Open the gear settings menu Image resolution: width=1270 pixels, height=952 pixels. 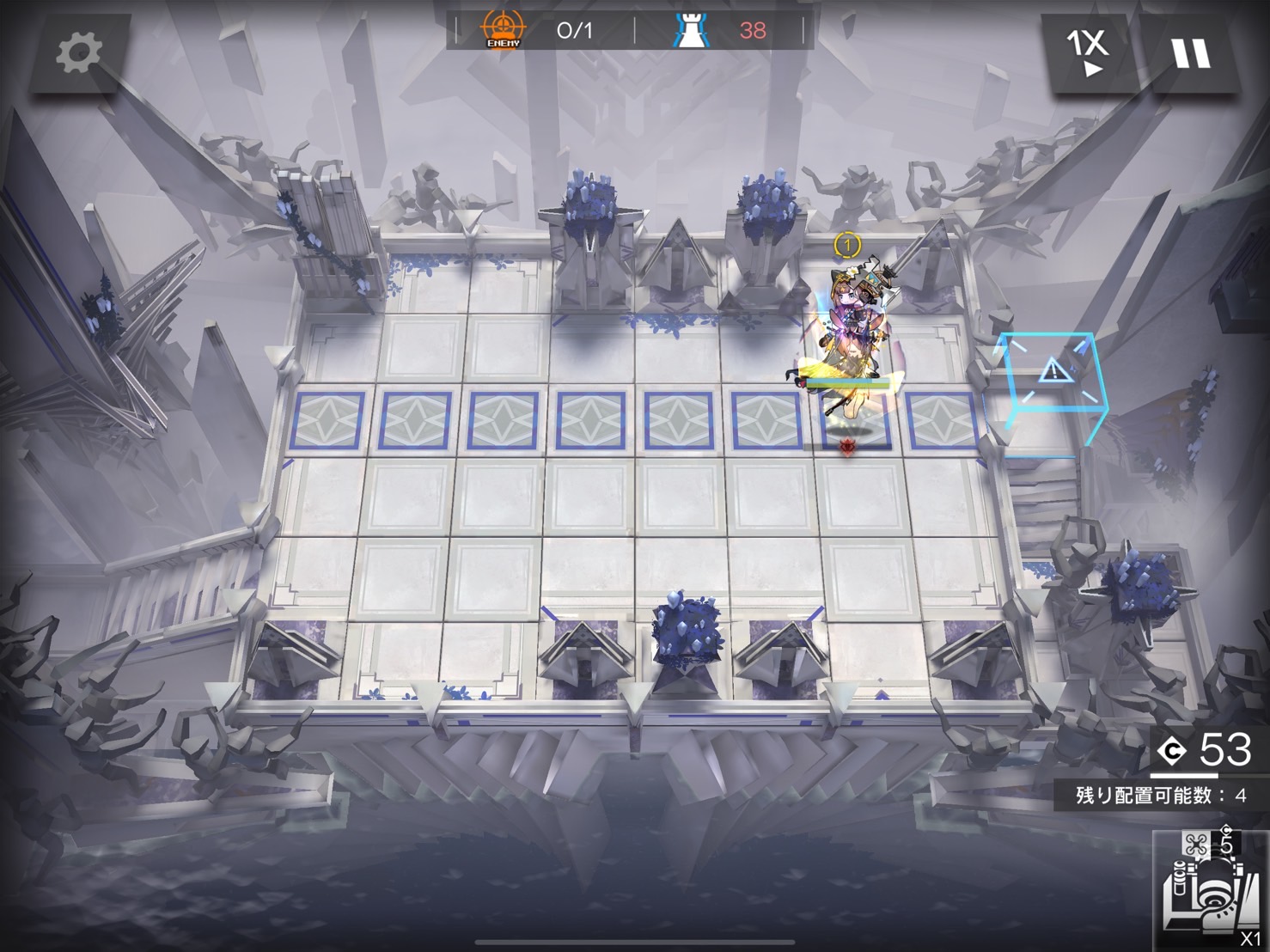coord(79,53)
